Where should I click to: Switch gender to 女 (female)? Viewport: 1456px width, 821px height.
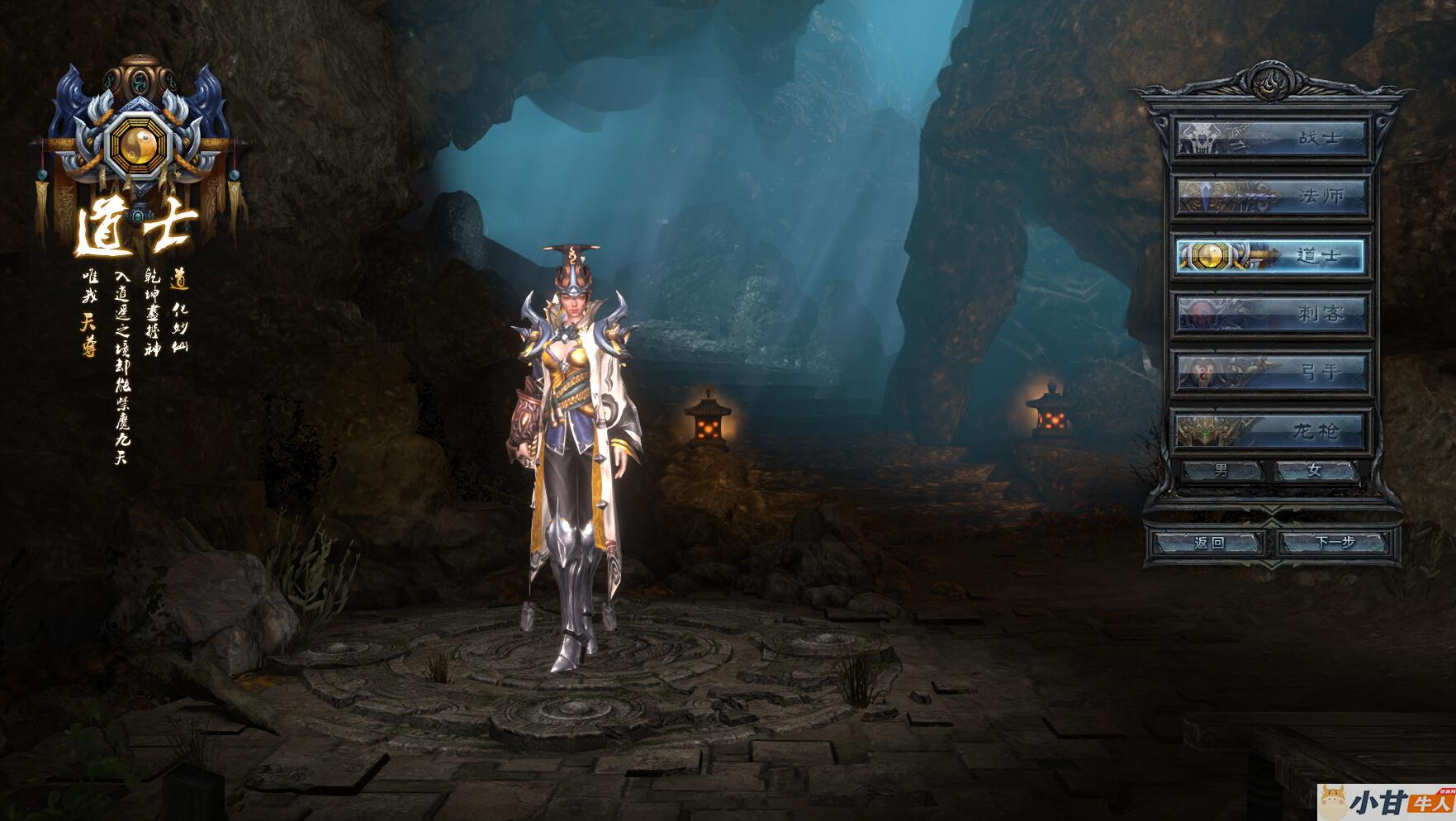[x=1315, y=471]
